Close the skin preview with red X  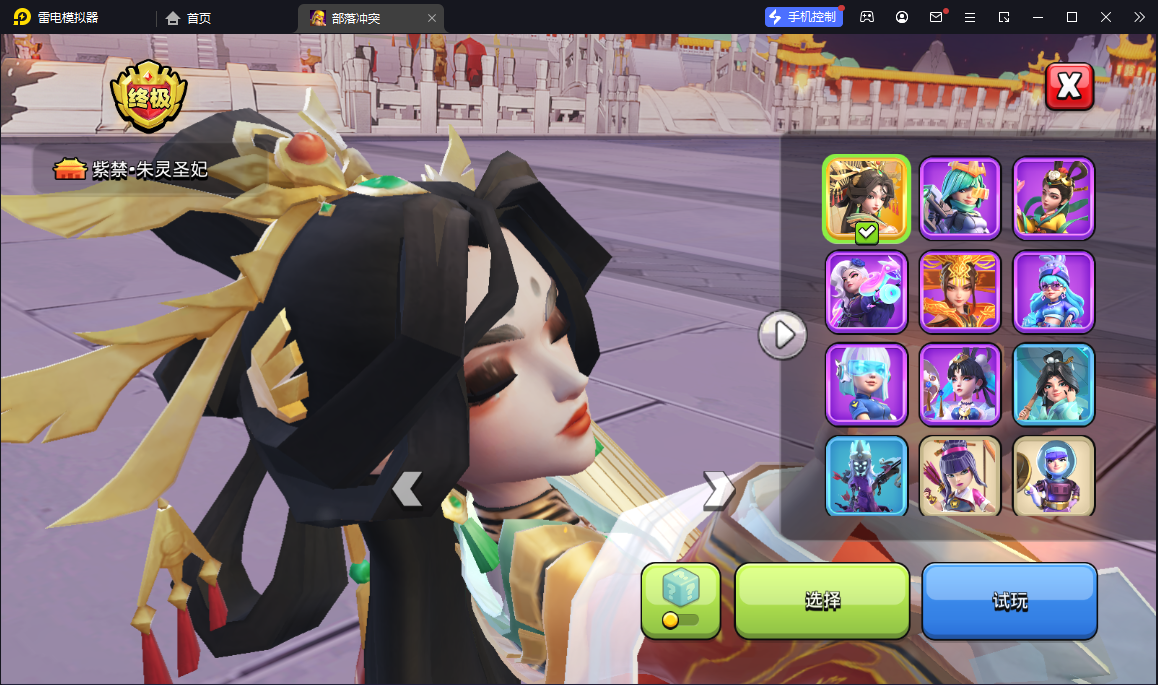pyautogui.click(x=1069, y=87)
